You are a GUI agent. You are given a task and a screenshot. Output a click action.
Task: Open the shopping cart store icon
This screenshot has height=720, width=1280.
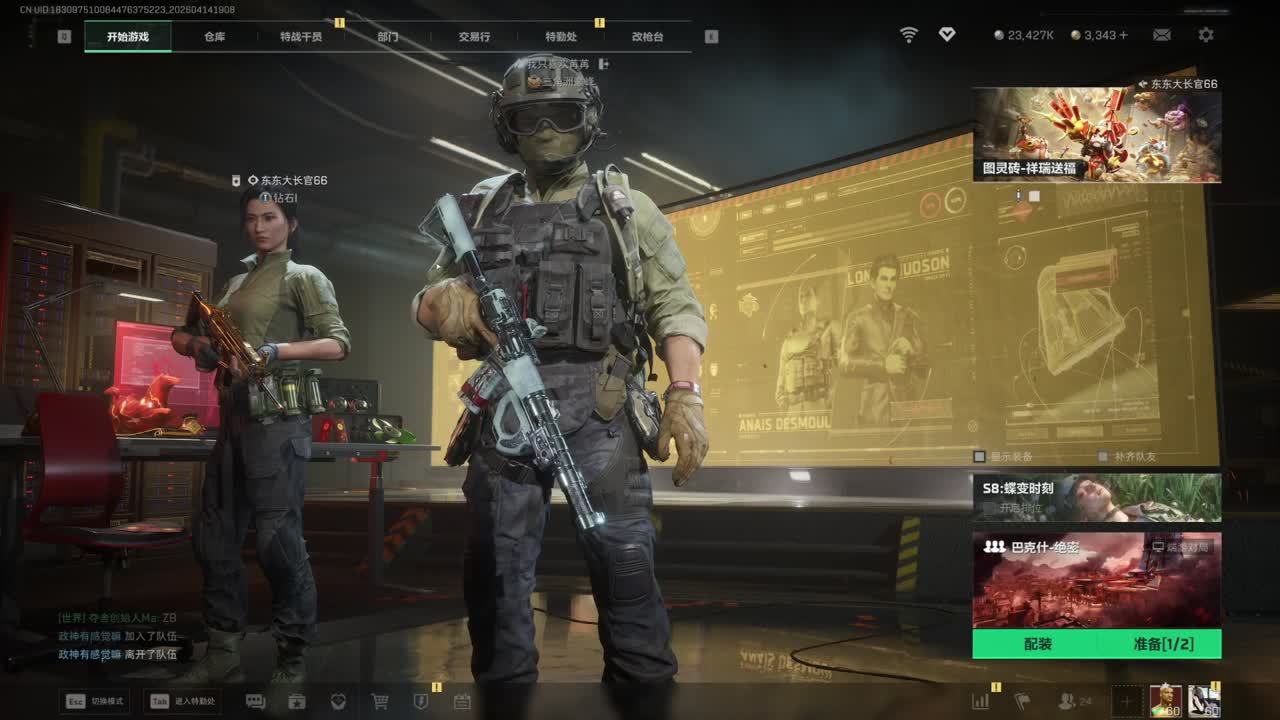[380, 702]
